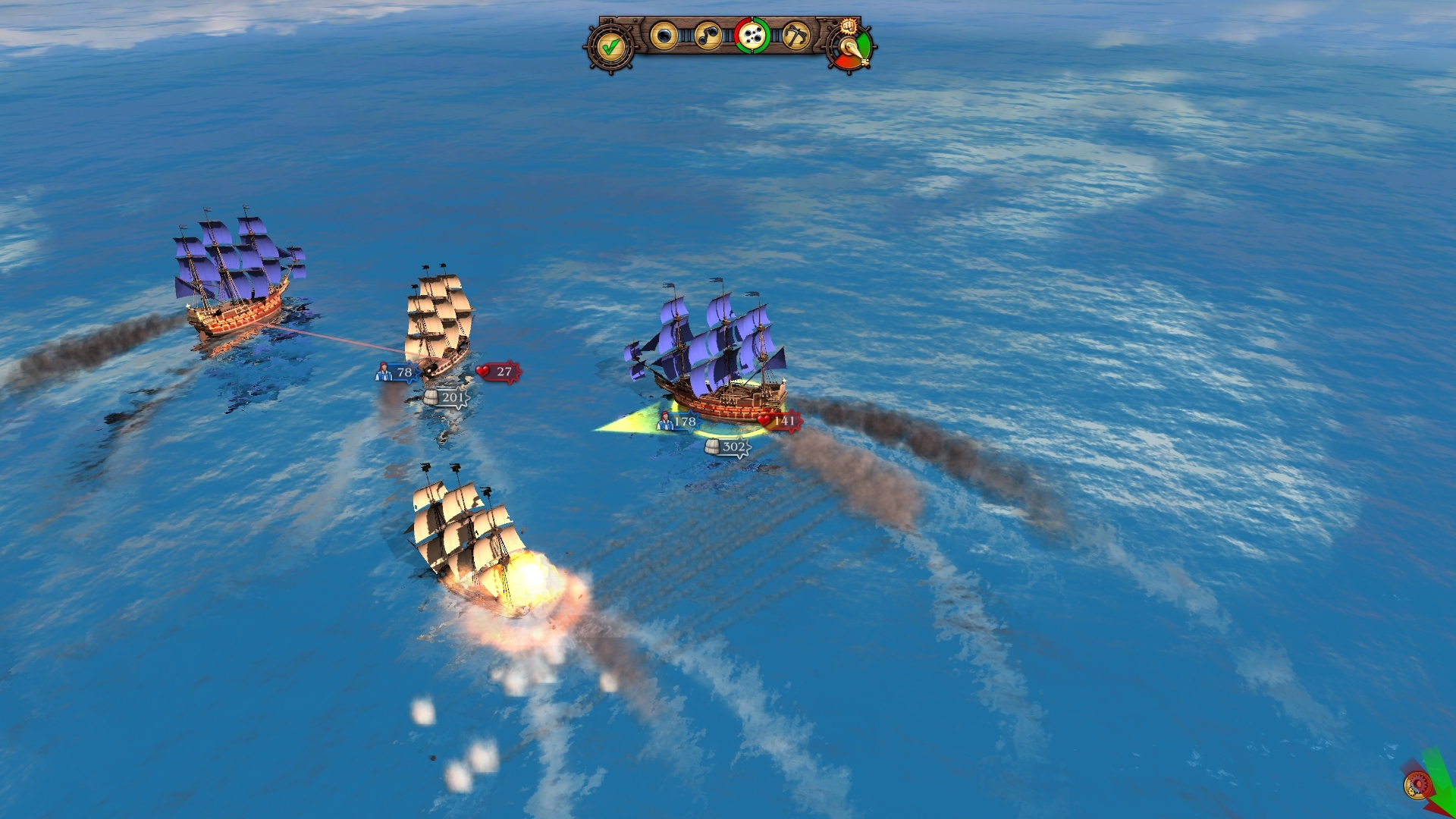Click the brass lever gauge dial
The height and width of the screenshot is (819, 1456).
pyautogui.click(x=852, y=50)
